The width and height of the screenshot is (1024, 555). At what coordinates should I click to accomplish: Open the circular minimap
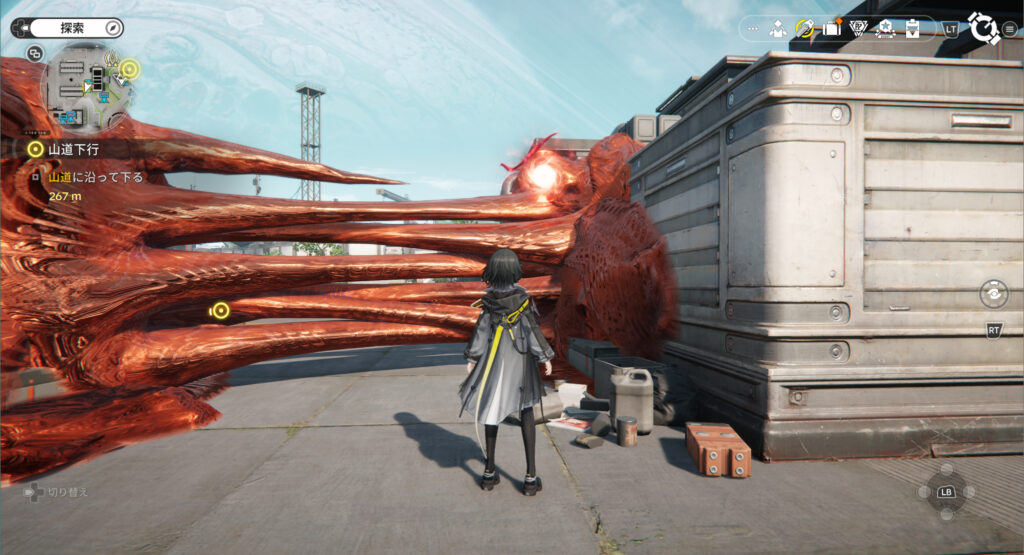(88, 88)
